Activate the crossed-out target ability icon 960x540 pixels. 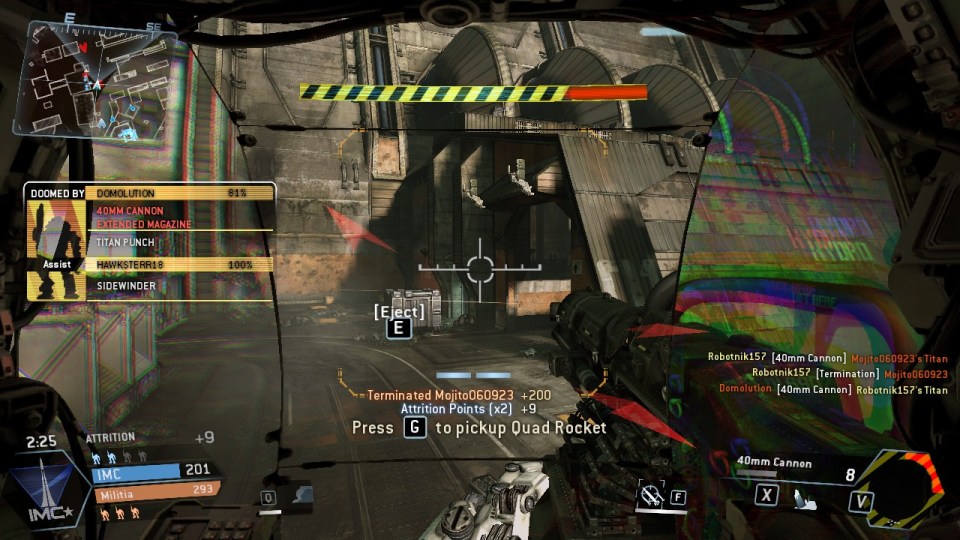(652, 493)
